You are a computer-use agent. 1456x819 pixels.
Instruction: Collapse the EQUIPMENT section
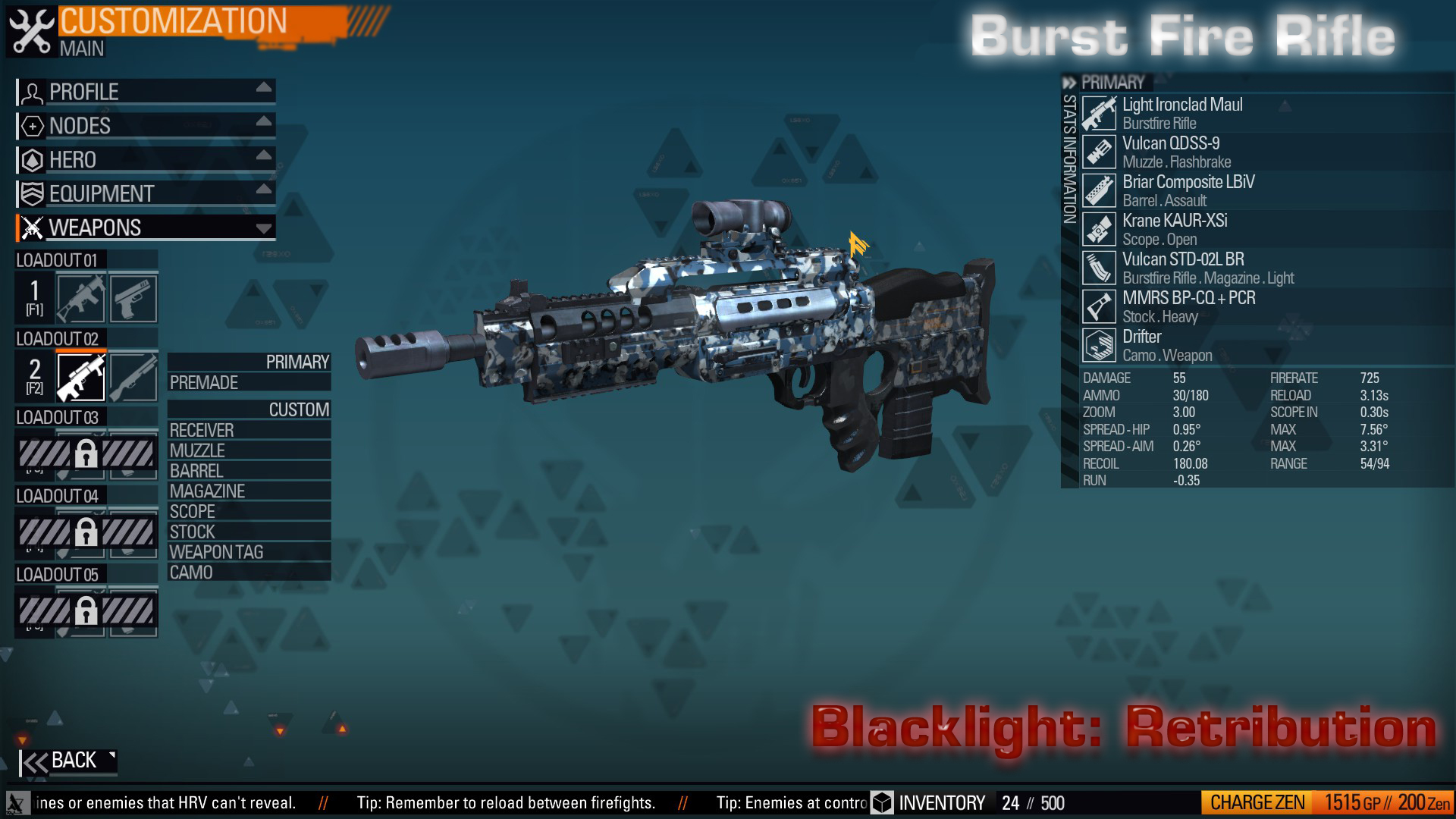pyautogui.click(x=99, y=193)
